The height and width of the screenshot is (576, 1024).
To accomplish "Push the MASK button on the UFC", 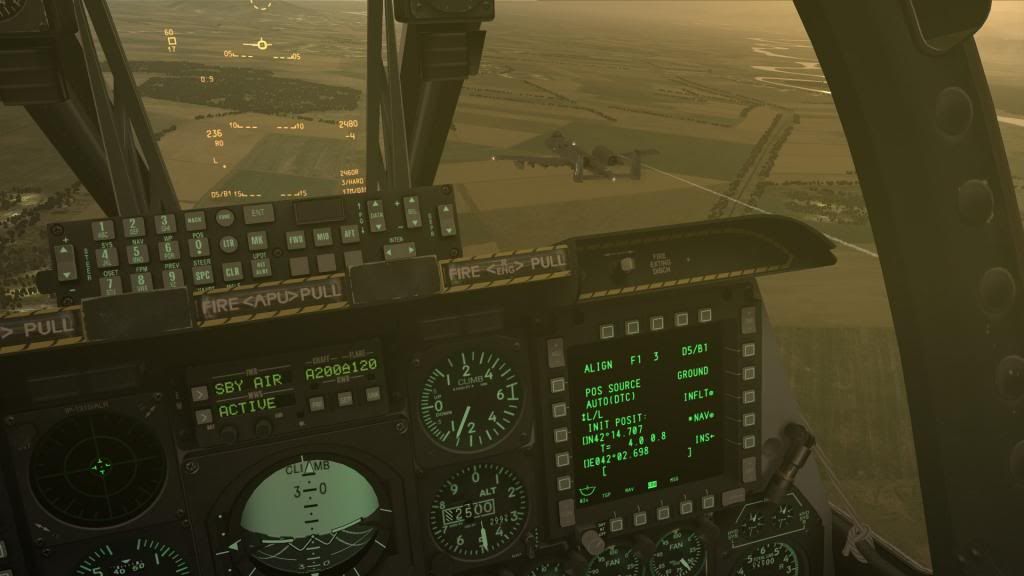I will pos(193,221).
